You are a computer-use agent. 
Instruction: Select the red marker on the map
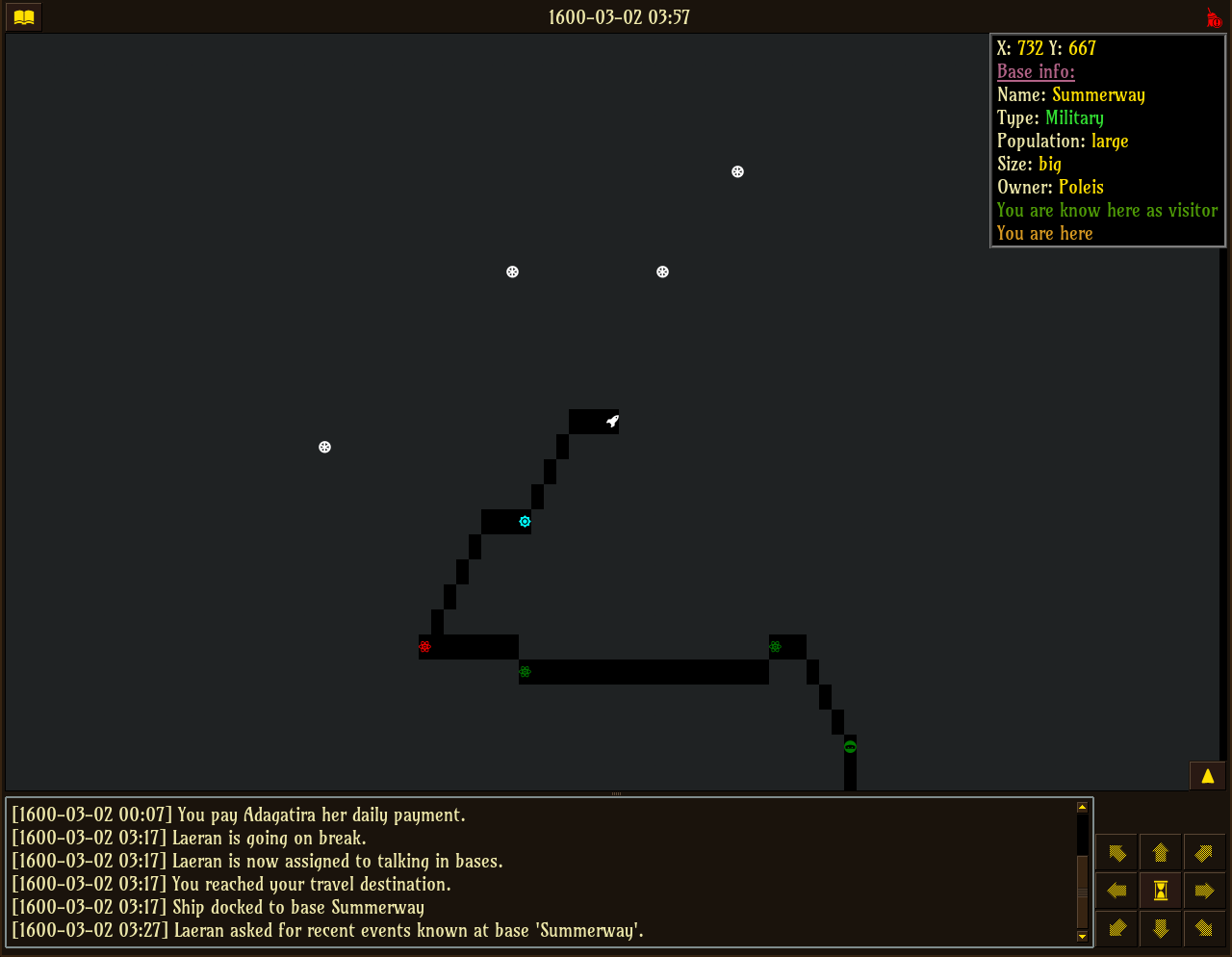pos(424,646)
